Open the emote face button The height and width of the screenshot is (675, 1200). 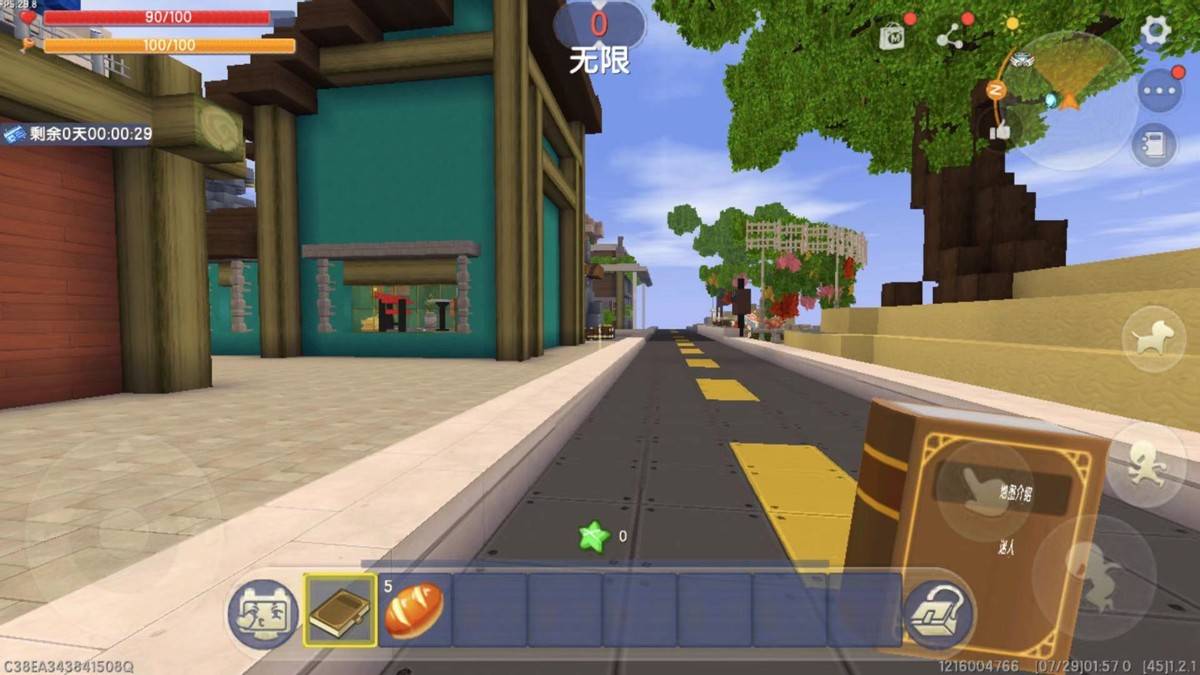(261, 613)
